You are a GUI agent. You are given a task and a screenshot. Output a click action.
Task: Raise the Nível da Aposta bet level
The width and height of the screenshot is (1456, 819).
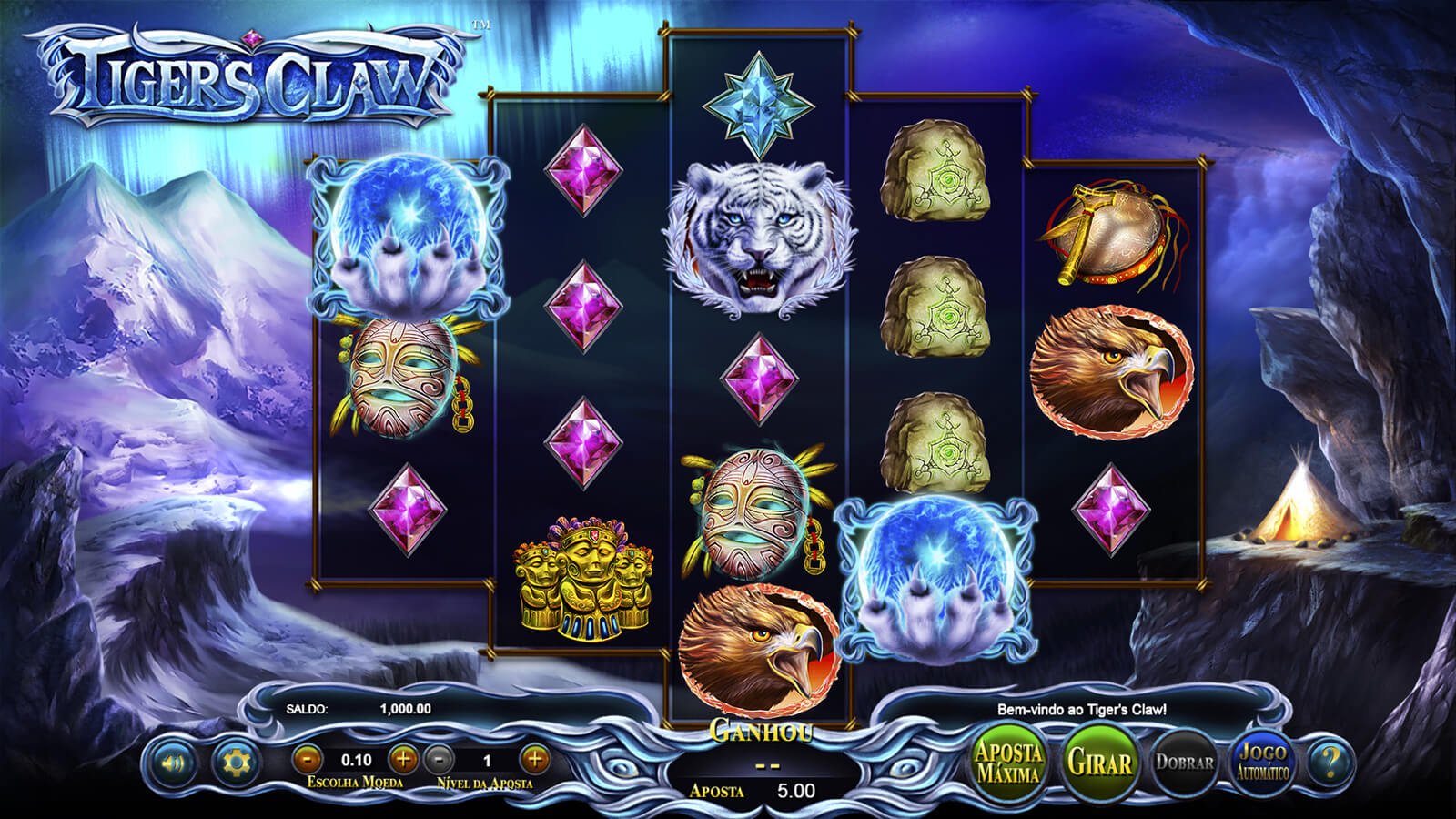coord(535,759)
